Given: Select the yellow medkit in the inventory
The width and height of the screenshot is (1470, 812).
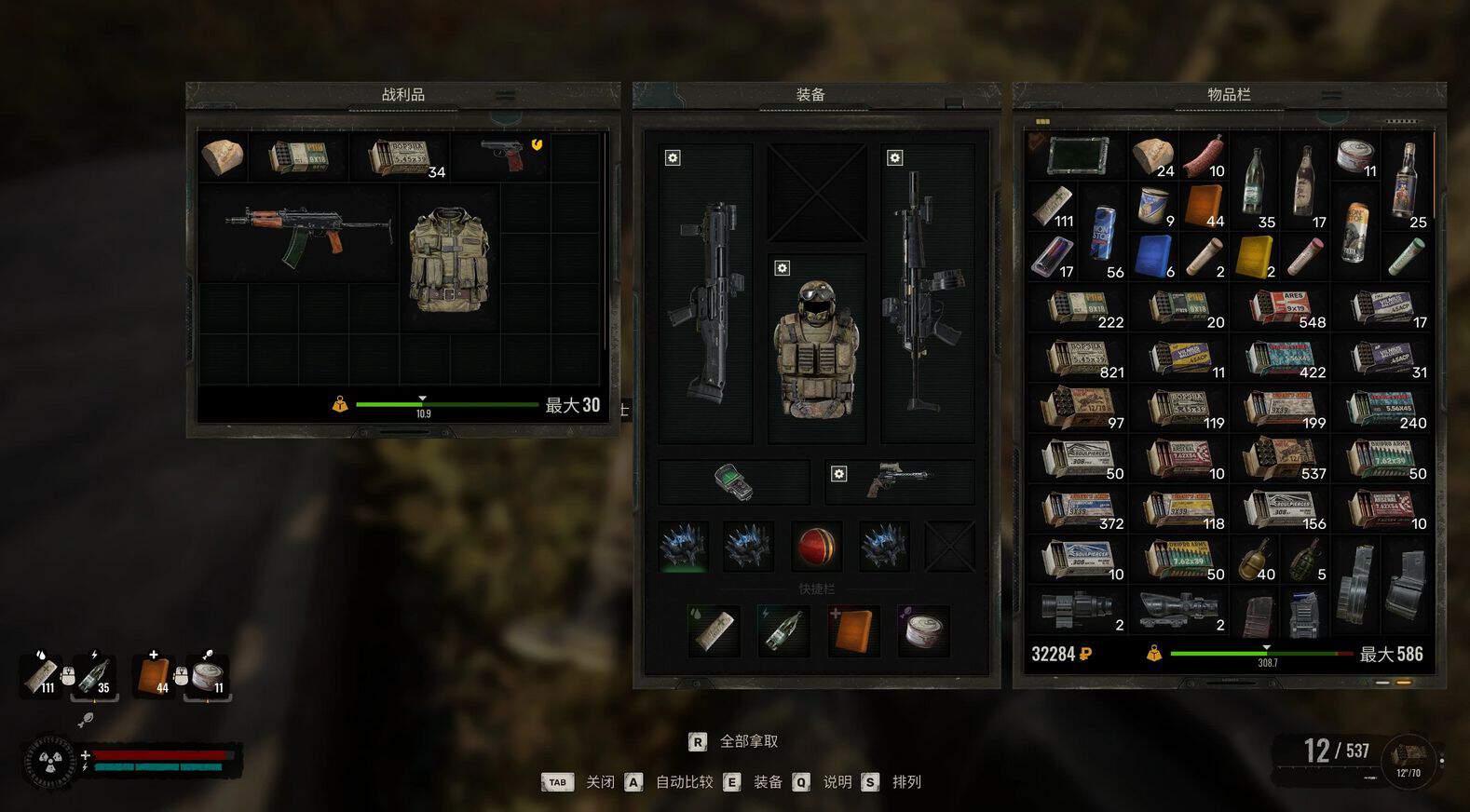Looking at the screenshot, I should point(1254,256).
